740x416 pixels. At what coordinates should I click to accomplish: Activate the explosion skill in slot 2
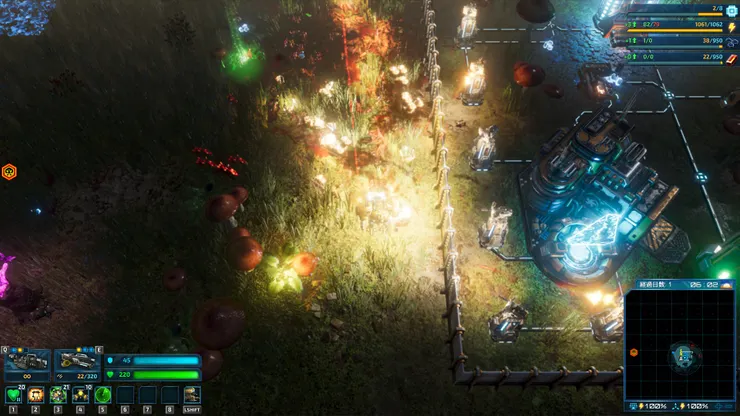click(x=36, y=395)
